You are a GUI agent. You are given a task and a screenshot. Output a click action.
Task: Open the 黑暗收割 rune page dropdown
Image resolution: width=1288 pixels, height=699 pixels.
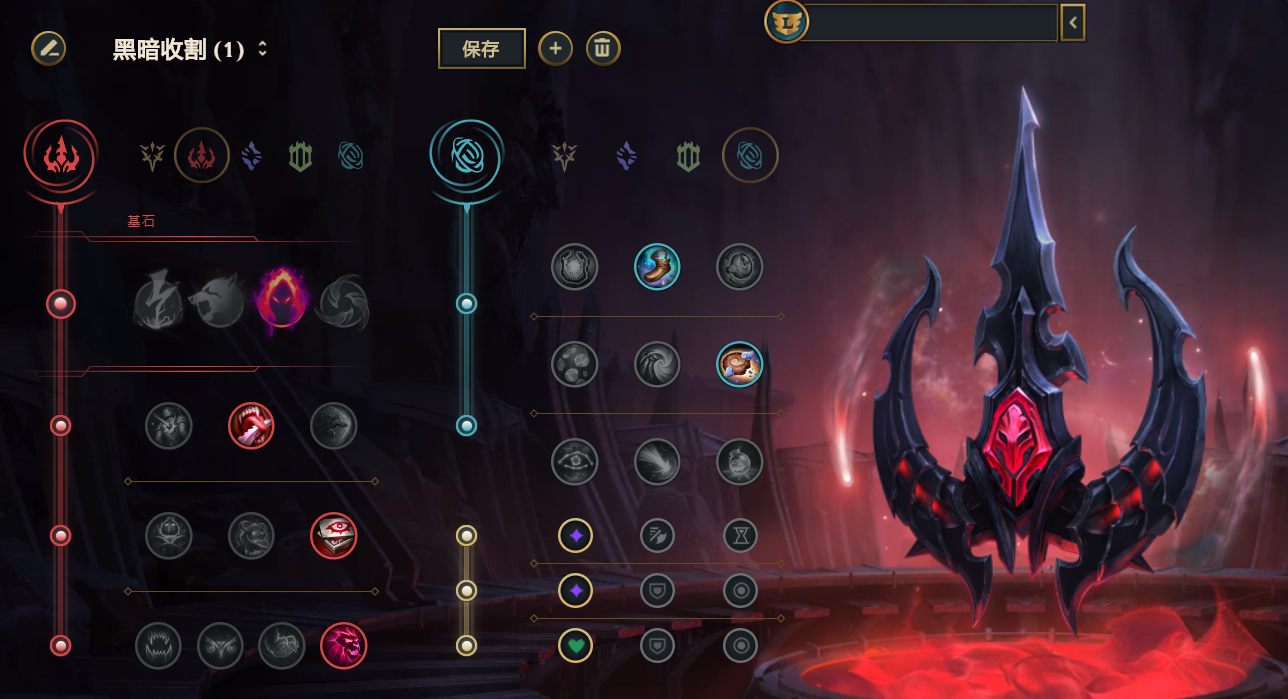click(x=262, y=49)
